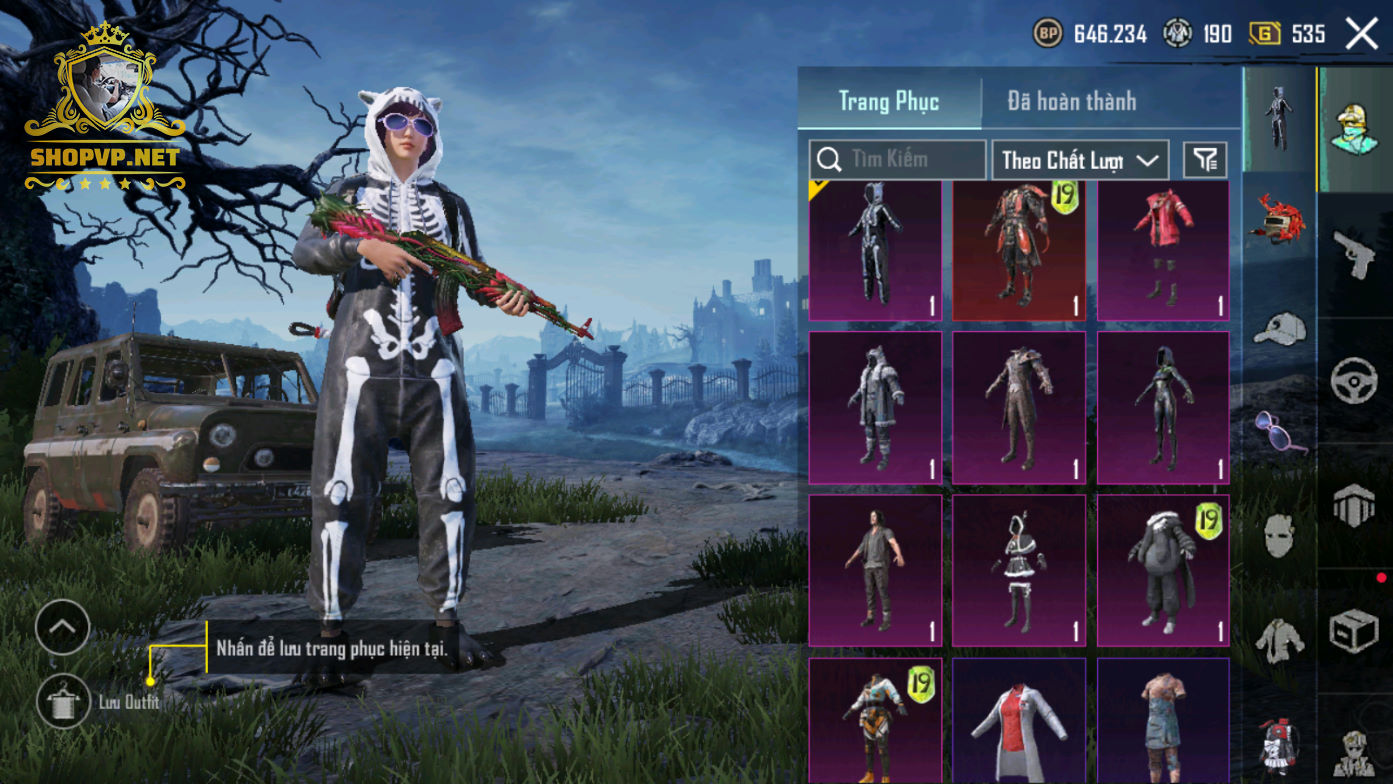Save current outfit with Lưu Outfit
Image resolution: width=1393 pixels, height=784 pixels.
tap(64, 701)
